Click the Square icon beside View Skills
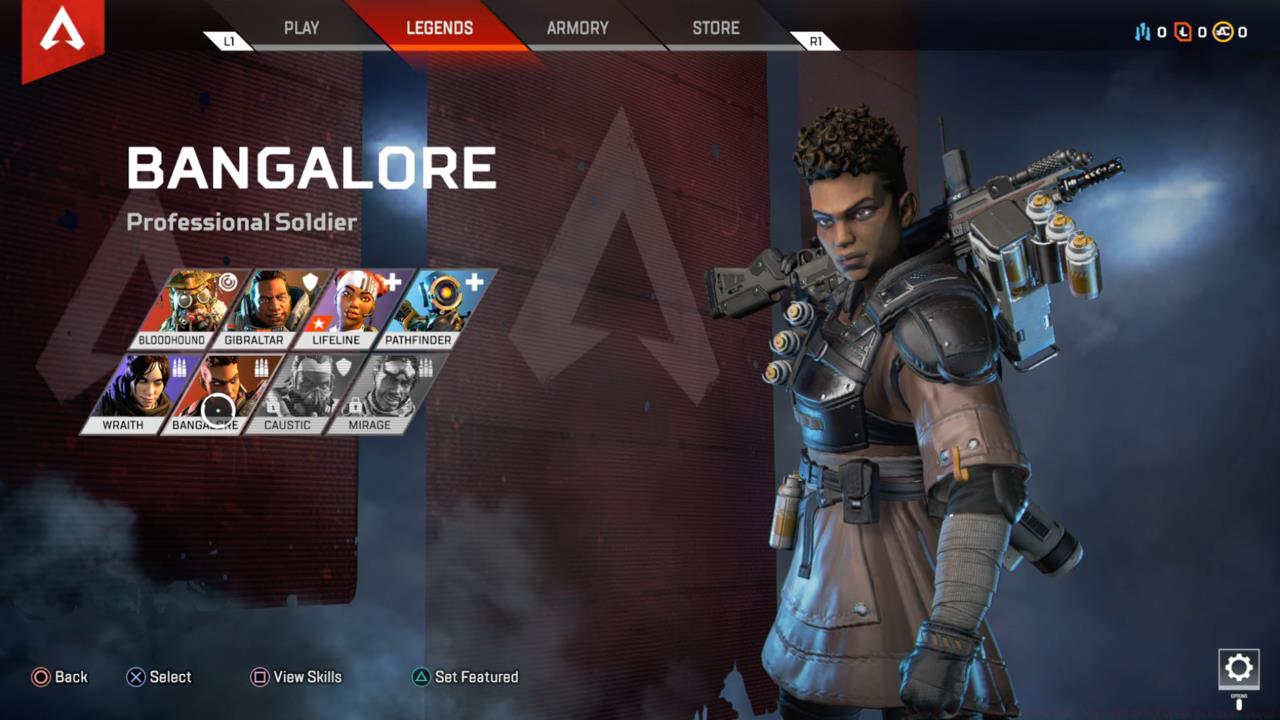 (x=262, y=677)
